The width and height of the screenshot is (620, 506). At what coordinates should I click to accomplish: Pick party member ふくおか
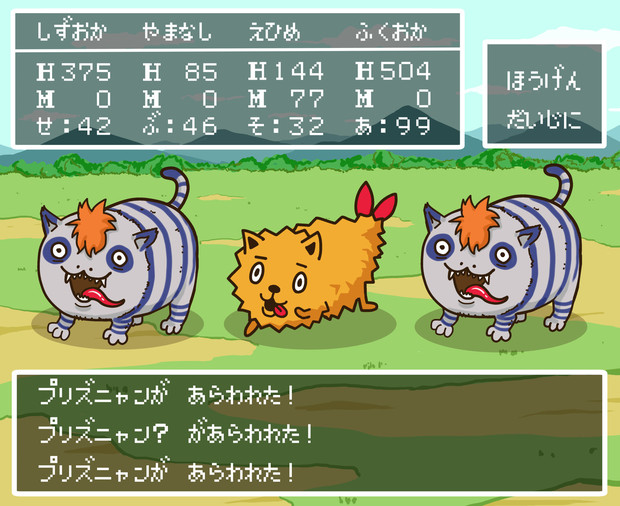pos(392,31)
